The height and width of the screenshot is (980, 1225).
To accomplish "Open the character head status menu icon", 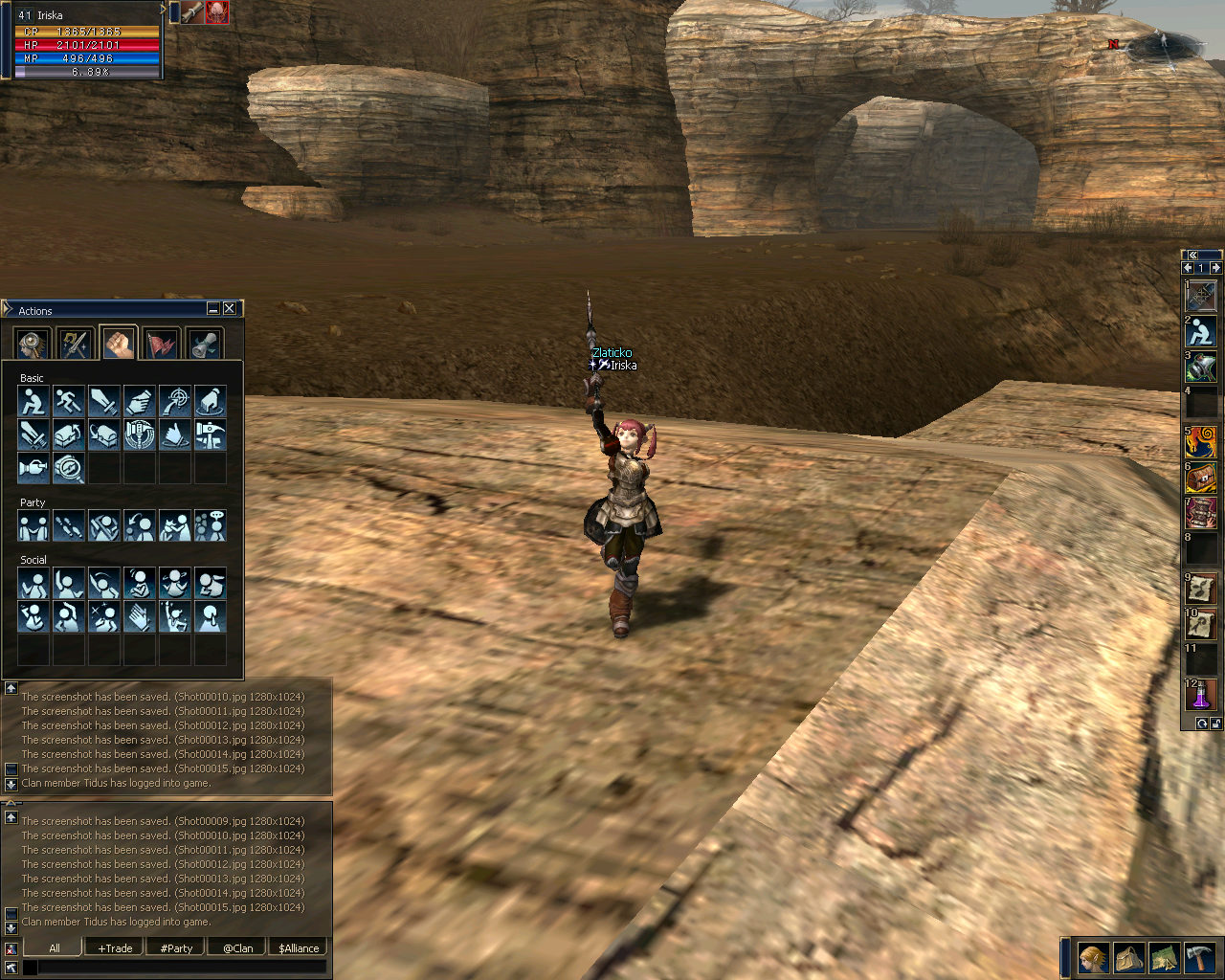I will click(x=1093, y=957).
